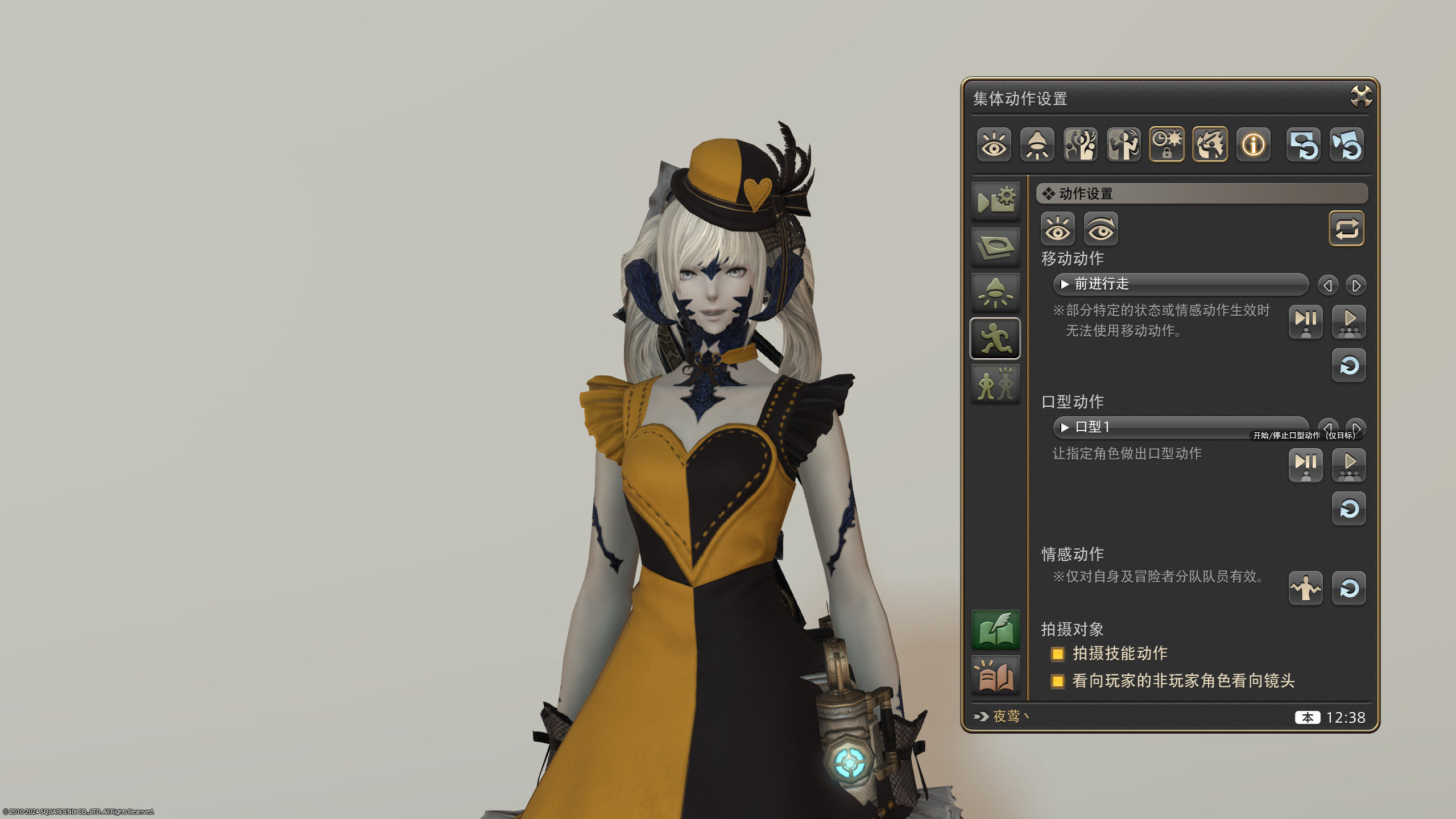This screenshot has height=819, width=1456.
Task: Click the right arrow beside 前进行走
Action: 1356,285
